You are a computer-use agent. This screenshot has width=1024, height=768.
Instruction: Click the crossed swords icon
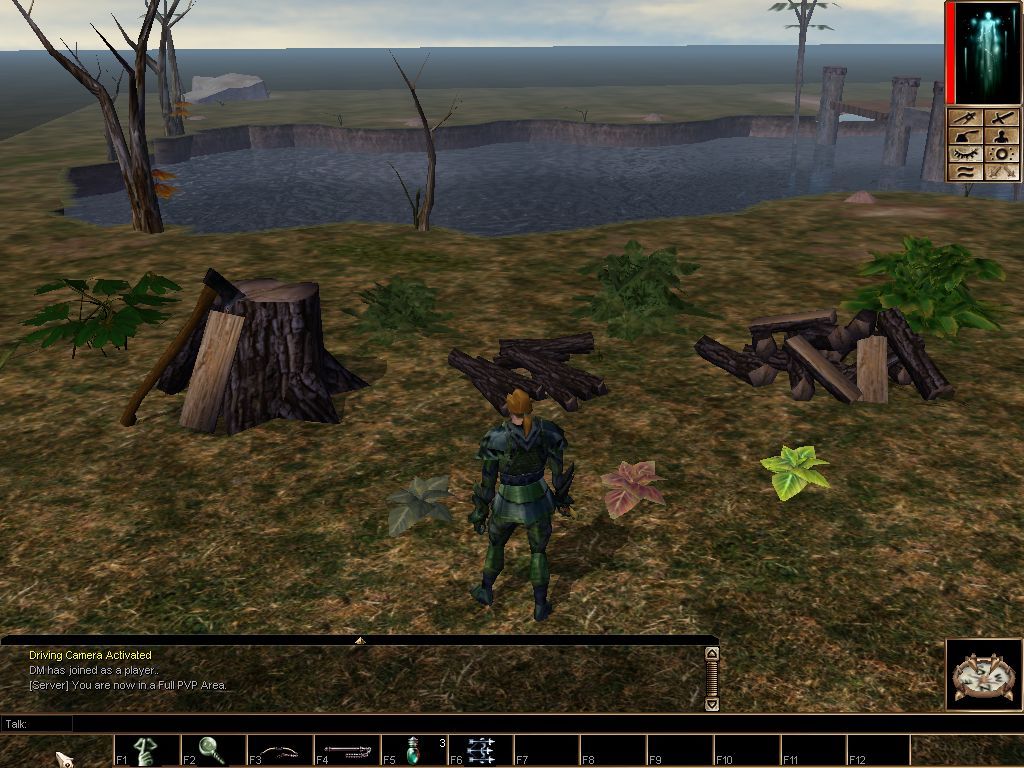click(1001, 172)
